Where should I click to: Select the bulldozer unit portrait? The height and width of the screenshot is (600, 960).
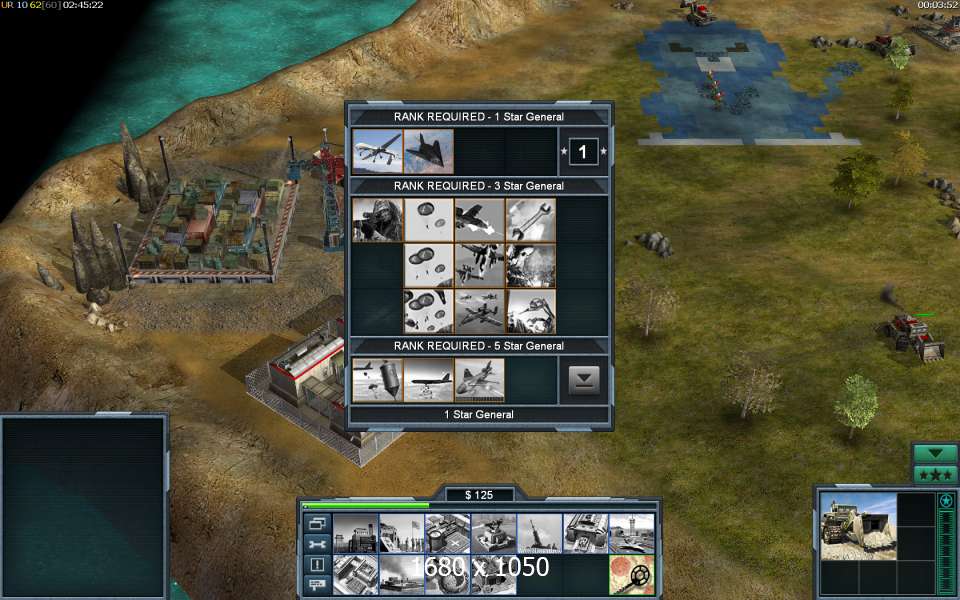click(x=858, y=525)
